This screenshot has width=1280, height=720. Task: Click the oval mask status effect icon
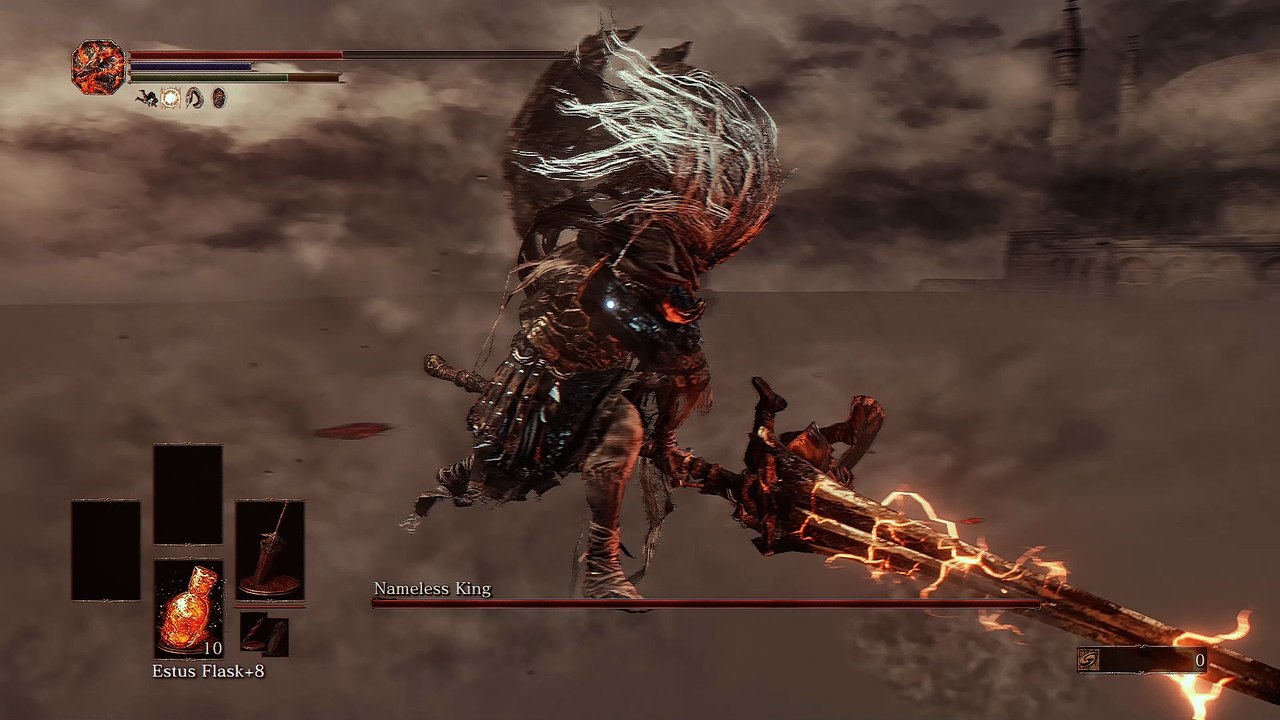point(219,98)
